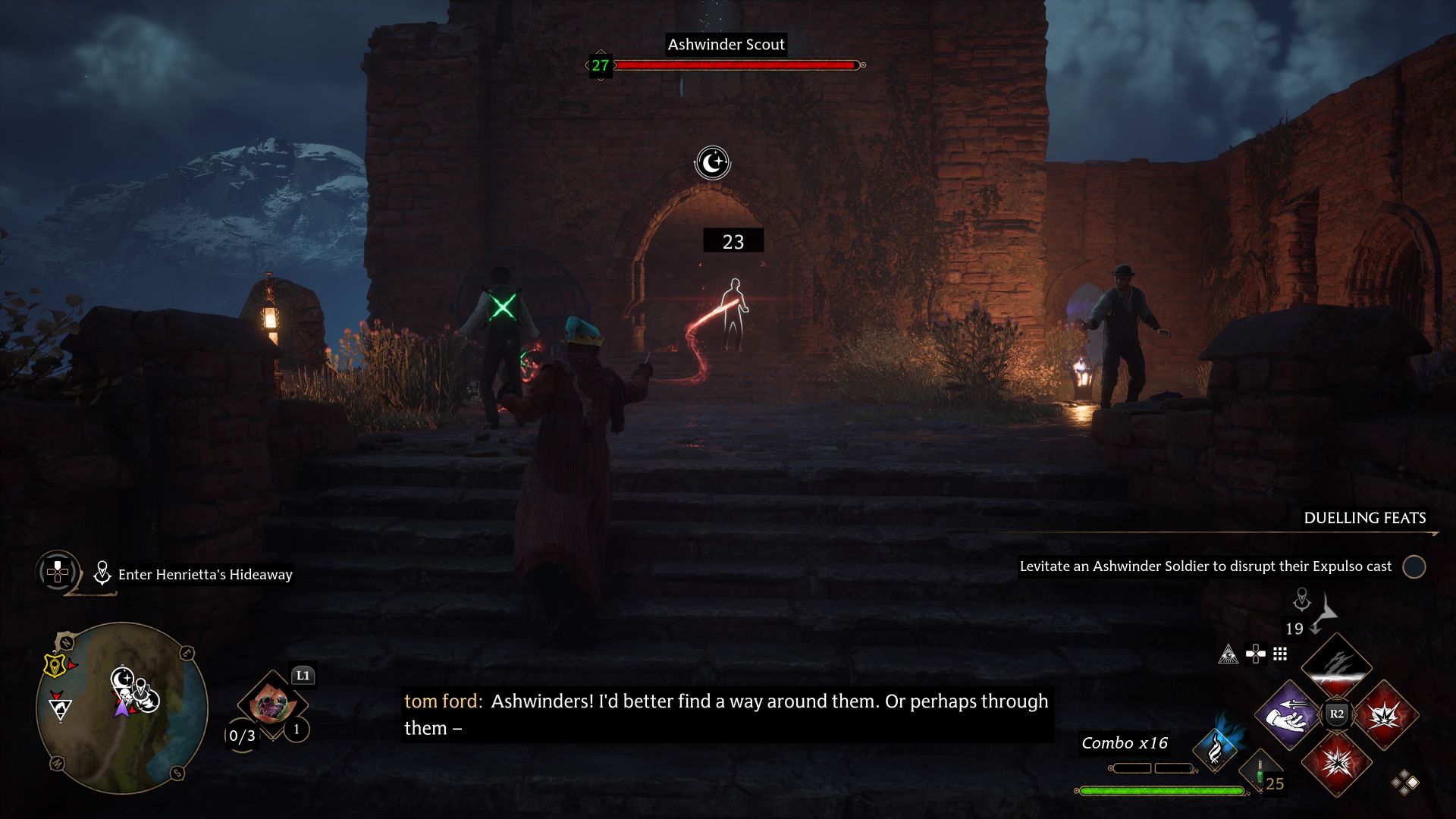Image resolution: width=1456 pixels, height=819 pixels.
Task: Toggle the Duelling Feat progress circle
Action: pyautogui.click(x=1414, y=566)
